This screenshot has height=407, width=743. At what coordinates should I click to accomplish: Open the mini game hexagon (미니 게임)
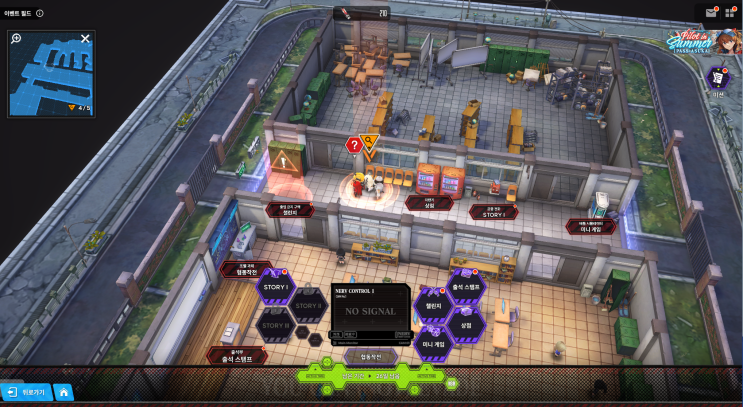click(x=434, y=343)
